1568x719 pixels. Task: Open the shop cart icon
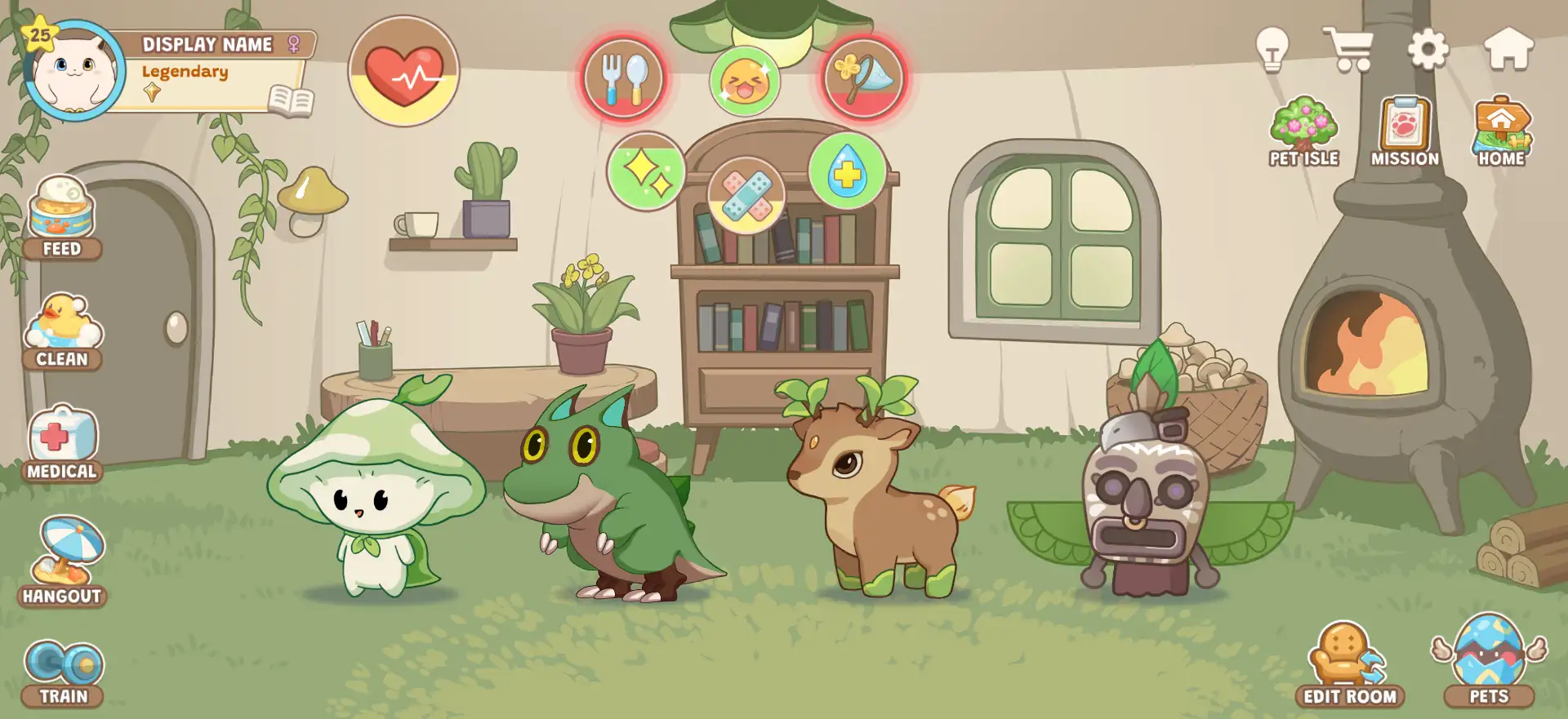coord(1348,50)
